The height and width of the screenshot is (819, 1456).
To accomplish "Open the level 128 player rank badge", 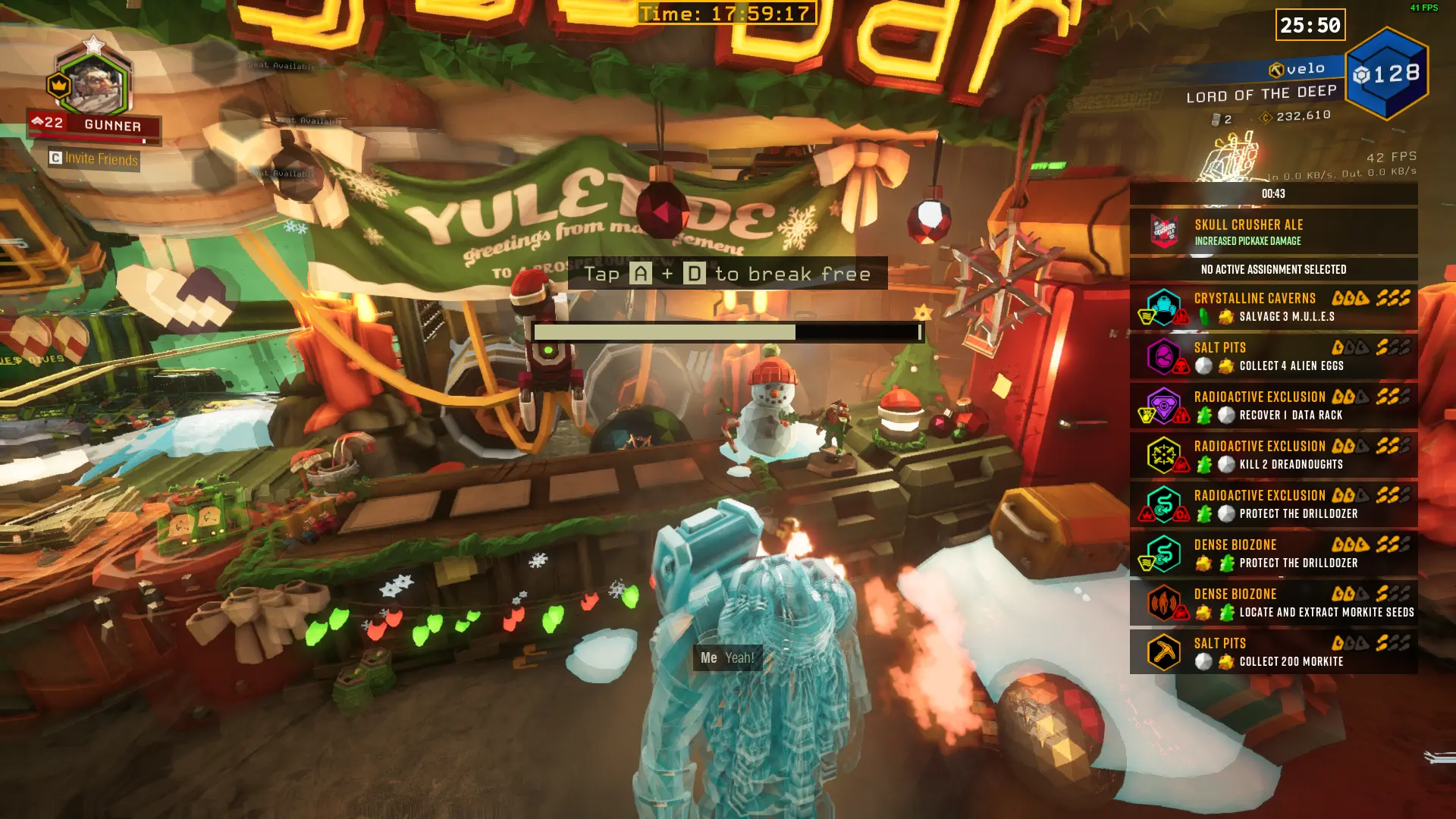I will [1386, 74].
